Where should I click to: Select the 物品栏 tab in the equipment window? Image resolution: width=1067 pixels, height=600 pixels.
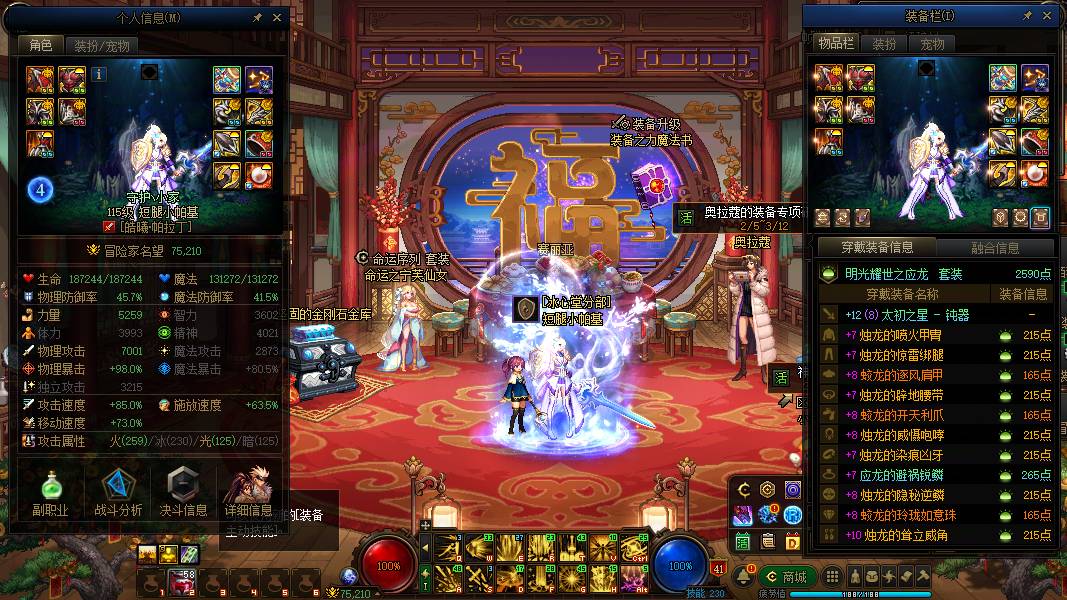click(834, 44)
